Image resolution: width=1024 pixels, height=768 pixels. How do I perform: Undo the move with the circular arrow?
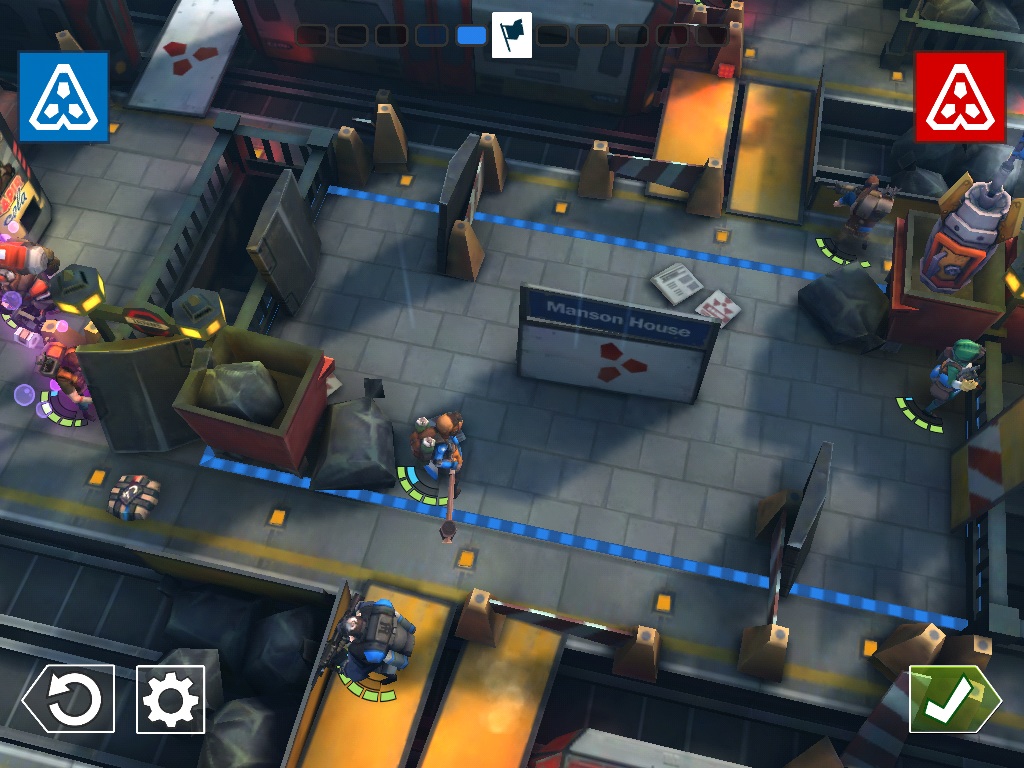(69, 699)
